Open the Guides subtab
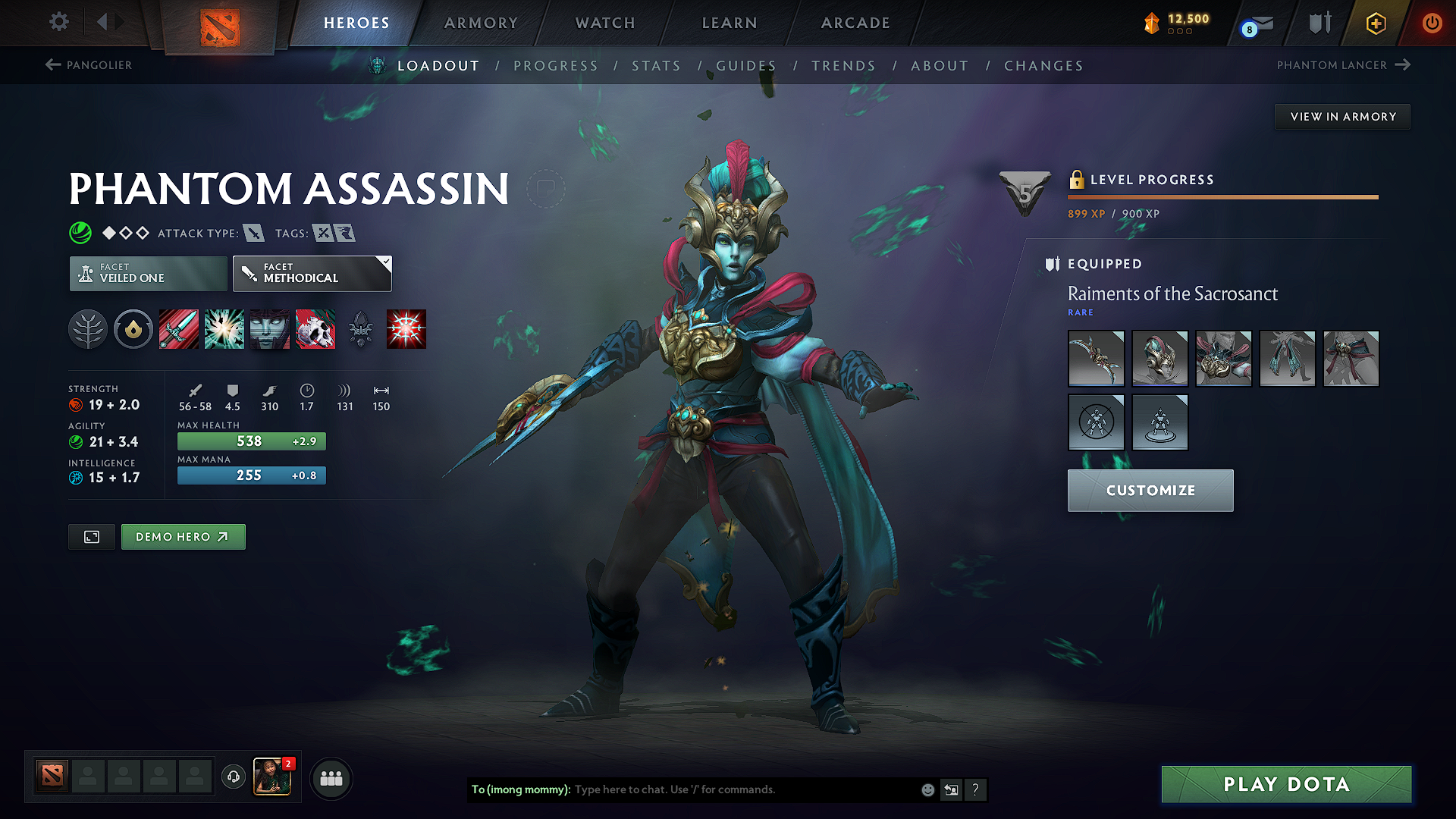The height and width of the screenshot is (819, 1456). coord(746,66)
